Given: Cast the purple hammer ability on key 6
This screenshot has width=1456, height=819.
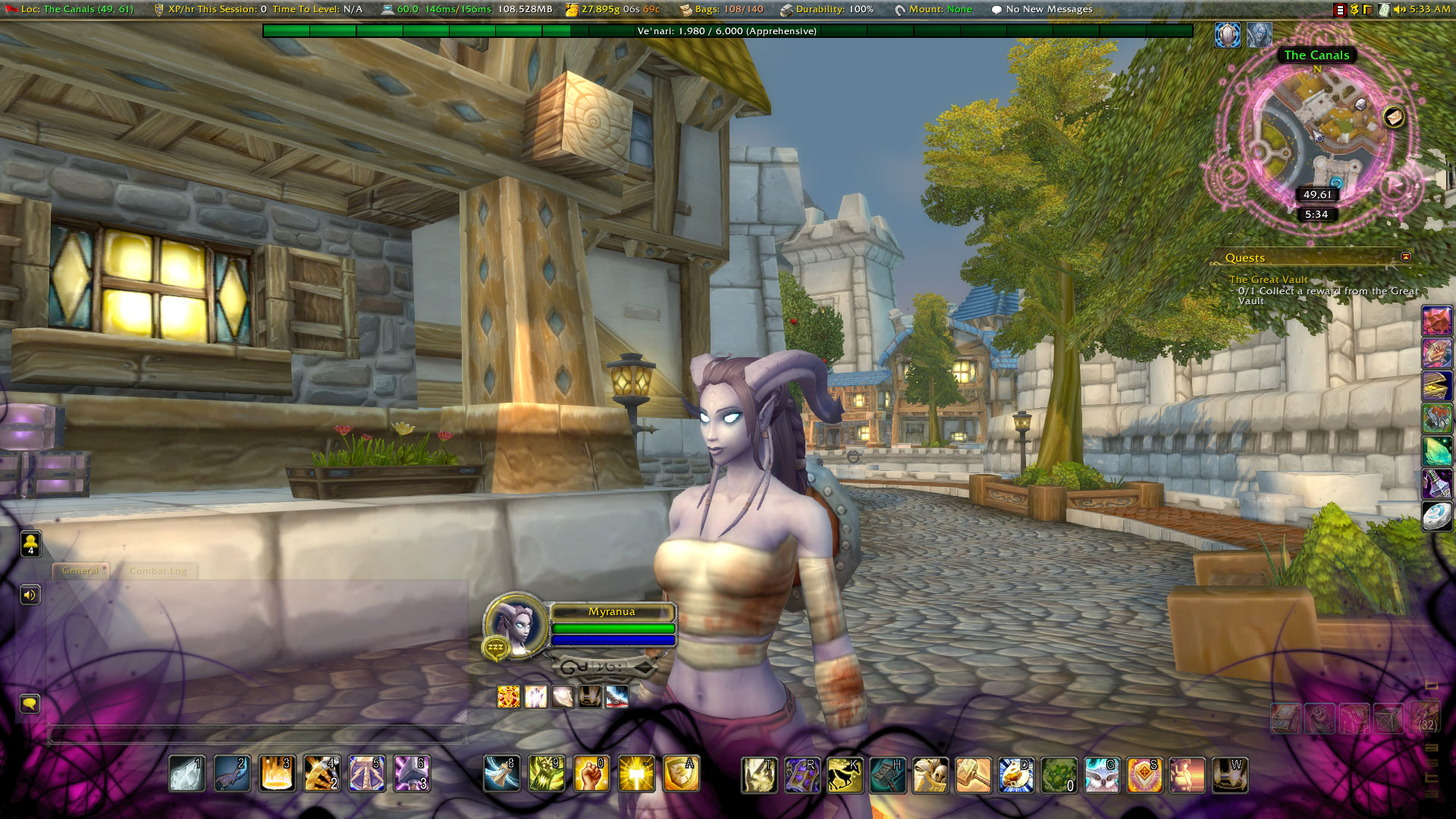Looking at the screenshot, I should point(412,774).
